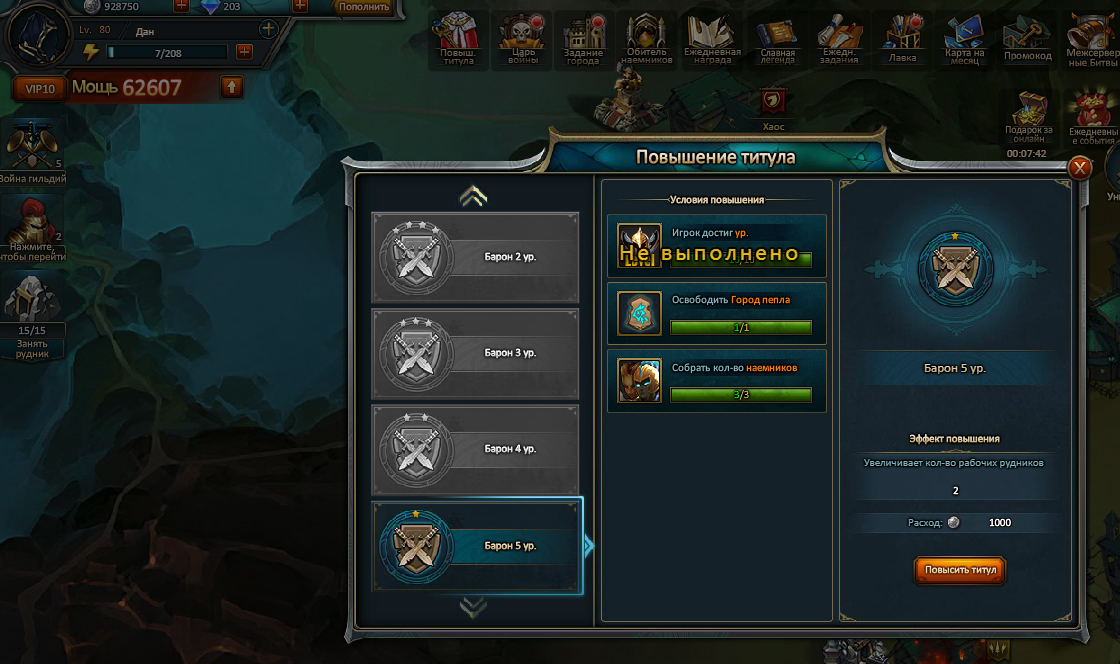Screen dimensions: 1120x664
Task: Select the Барон 4 ур. title row
Action: (x=475, y=449)
